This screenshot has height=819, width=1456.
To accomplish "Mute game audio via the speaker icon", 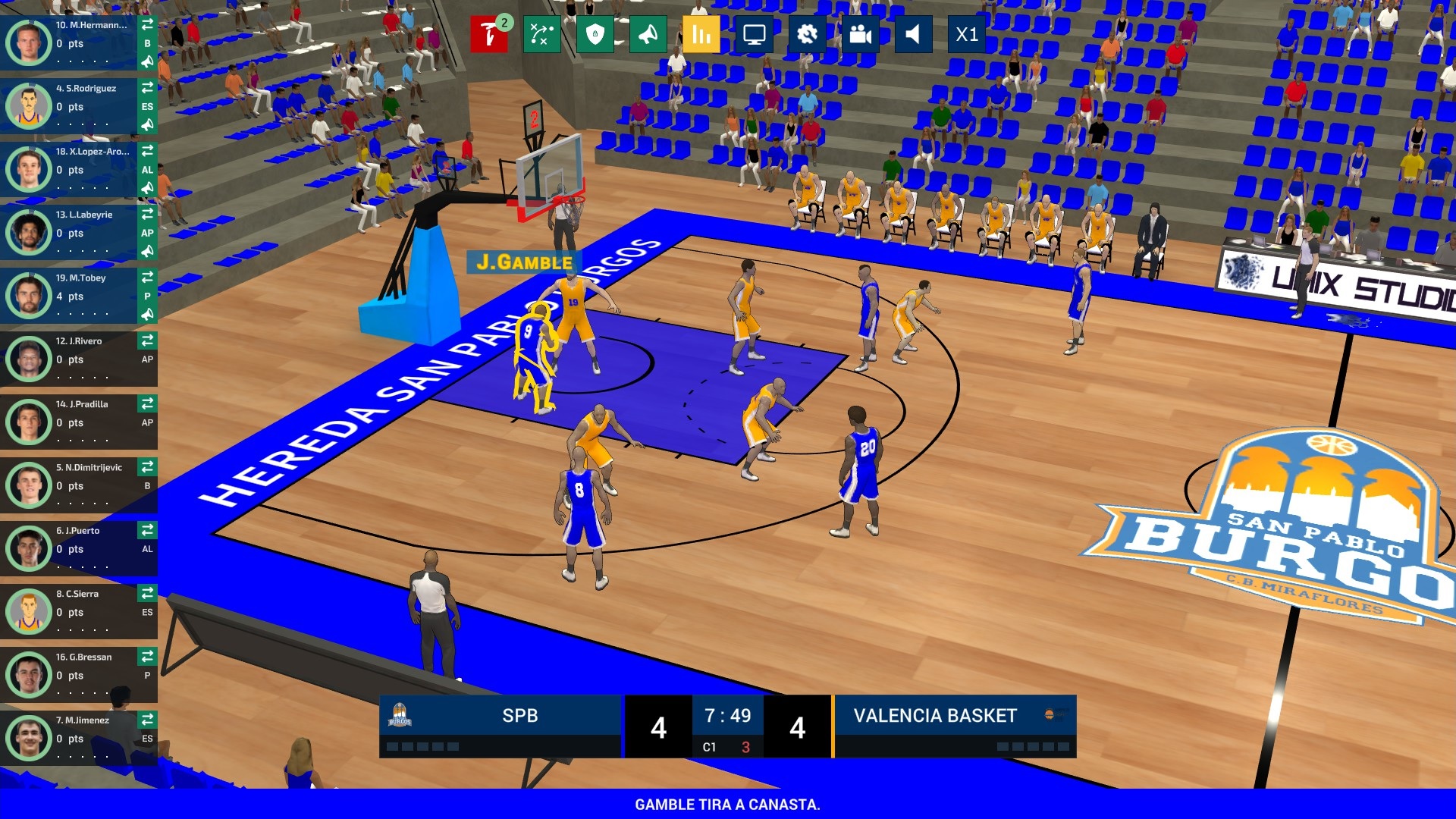I will click(x=914, y=34).
